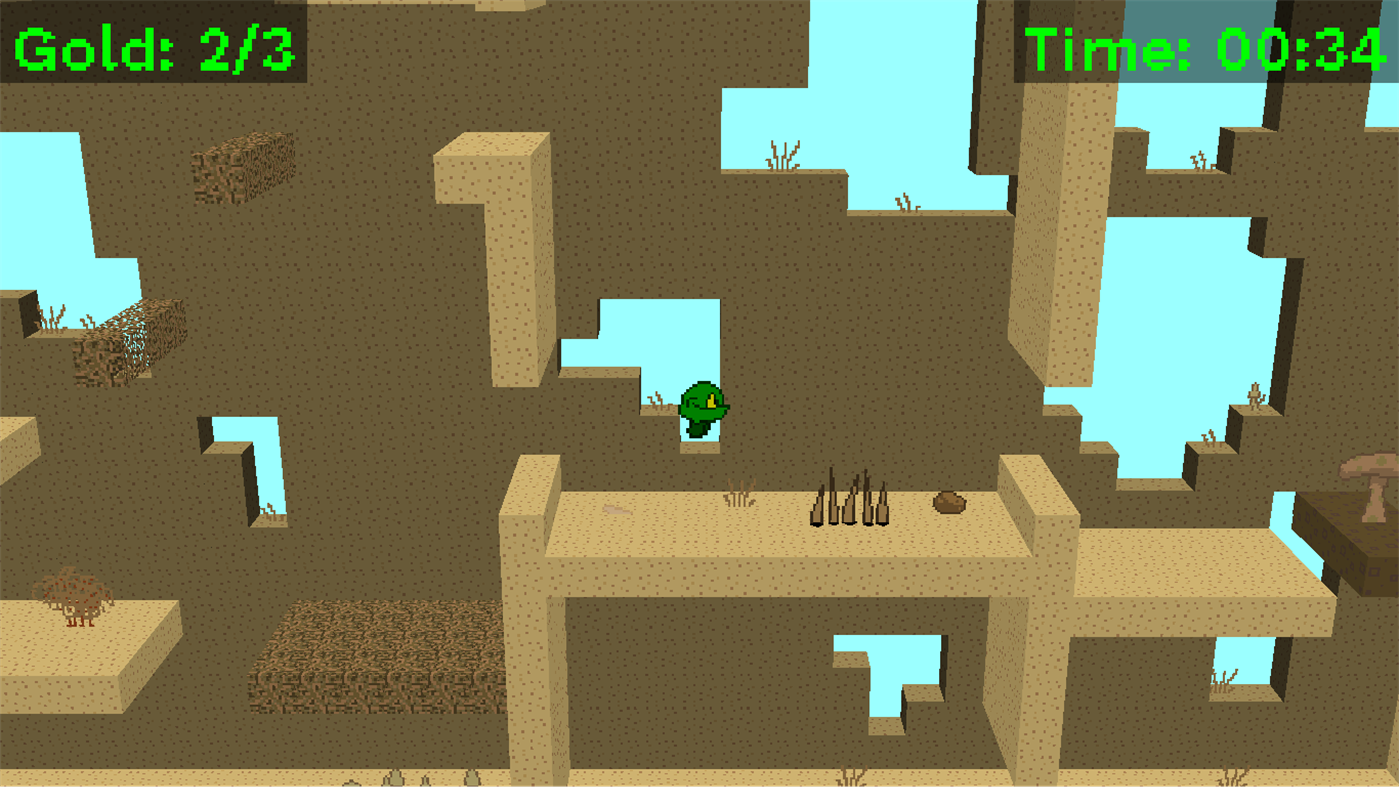Select the cluster of wooden spikes
The height and width of the screenshot is (787, 1399).
pos(850,500)
